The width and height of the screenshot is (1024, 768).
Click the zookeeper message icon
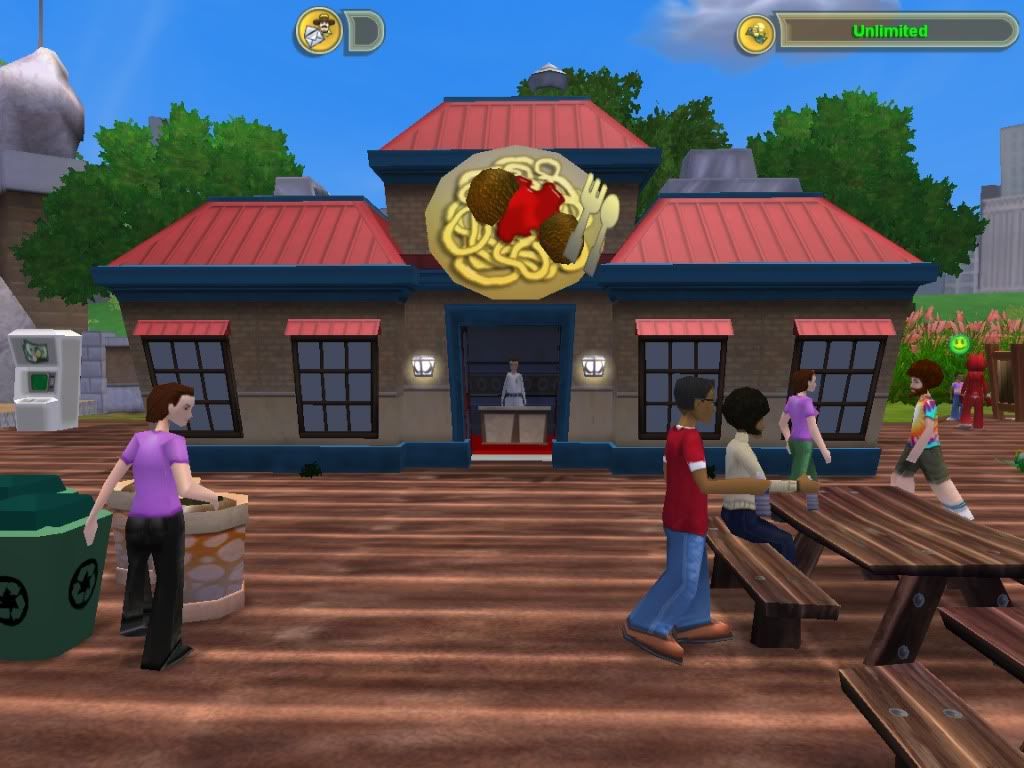point(319,31)
